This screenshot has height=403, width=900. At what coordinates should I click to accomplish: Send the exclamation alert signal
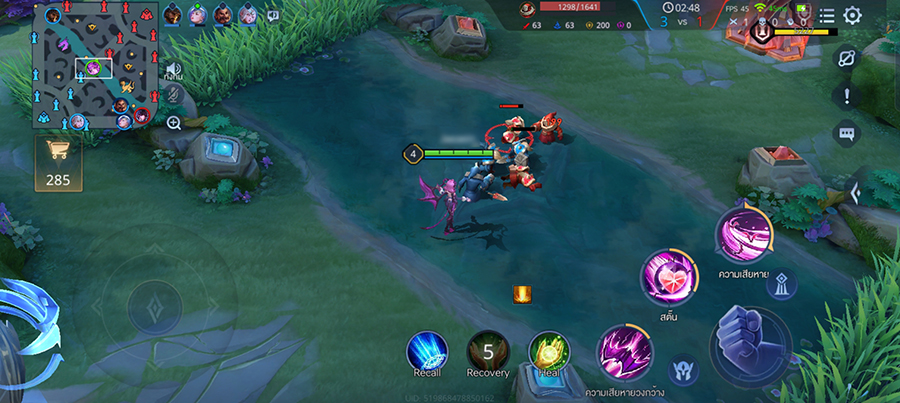tap(847, 96)
